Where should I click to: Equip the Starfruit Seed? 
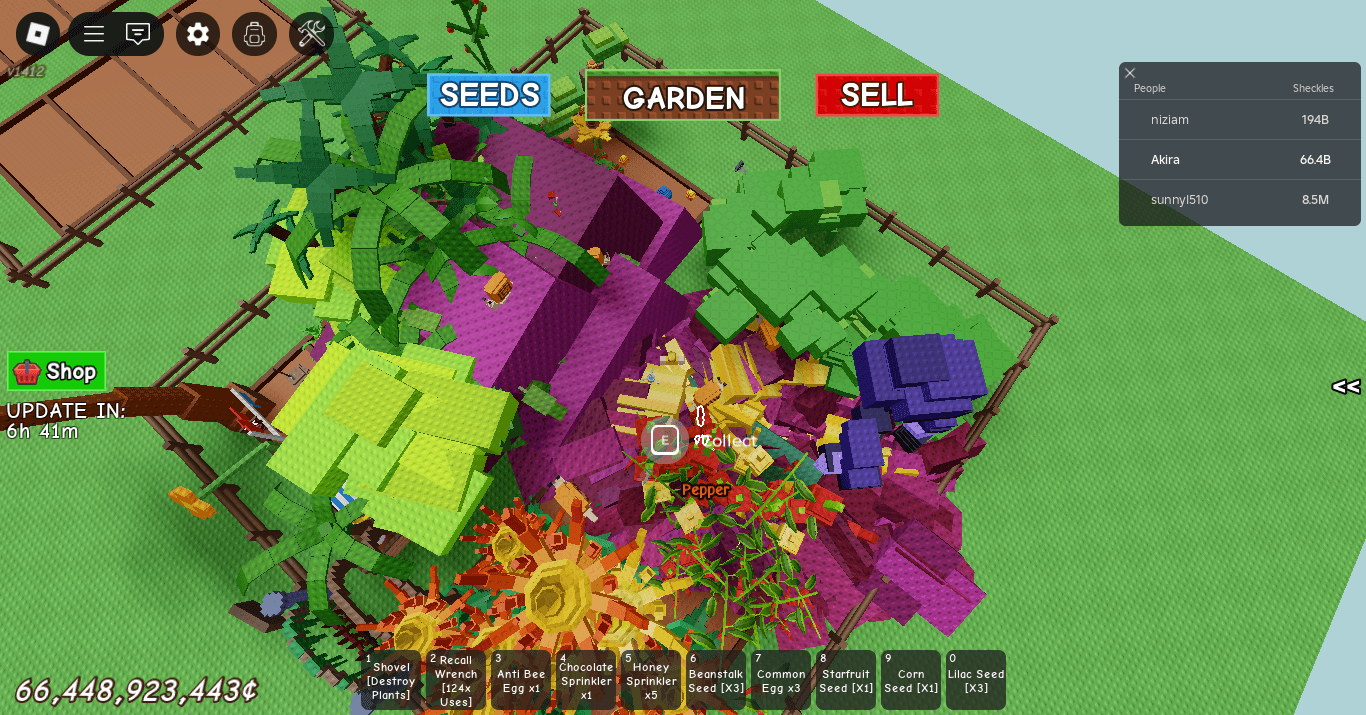(x=846, y=680)
